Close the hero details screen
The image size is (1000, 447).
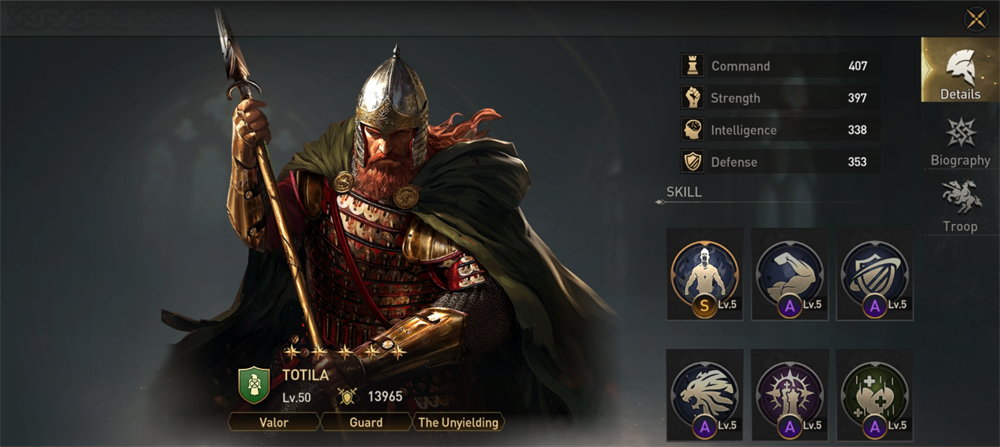click(x=975, y=19)
